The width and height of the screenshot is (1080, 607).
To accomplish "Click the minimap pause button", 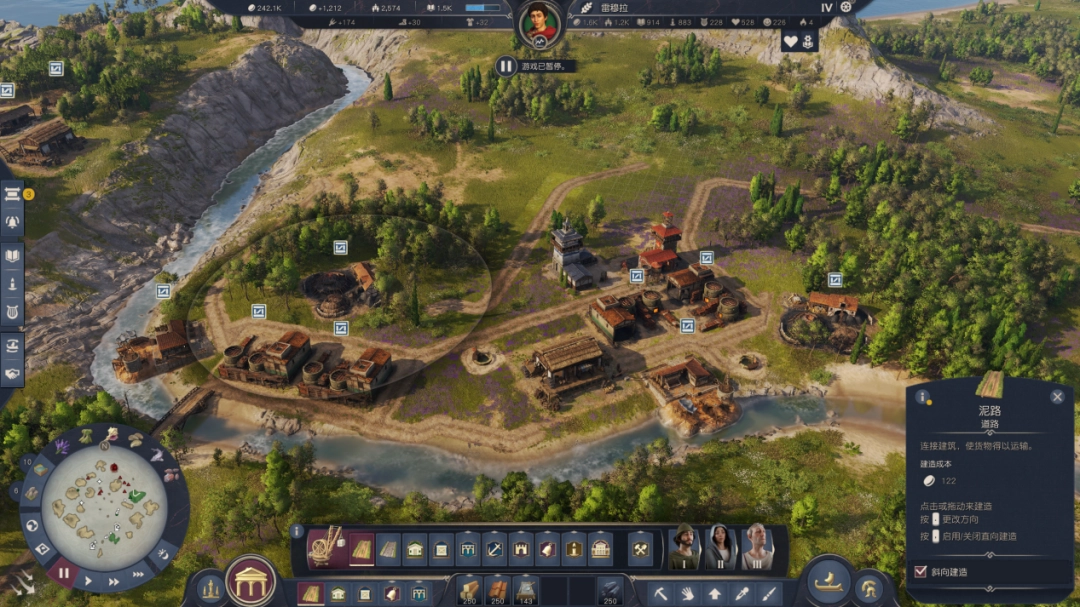I will [x=64, y=574].
